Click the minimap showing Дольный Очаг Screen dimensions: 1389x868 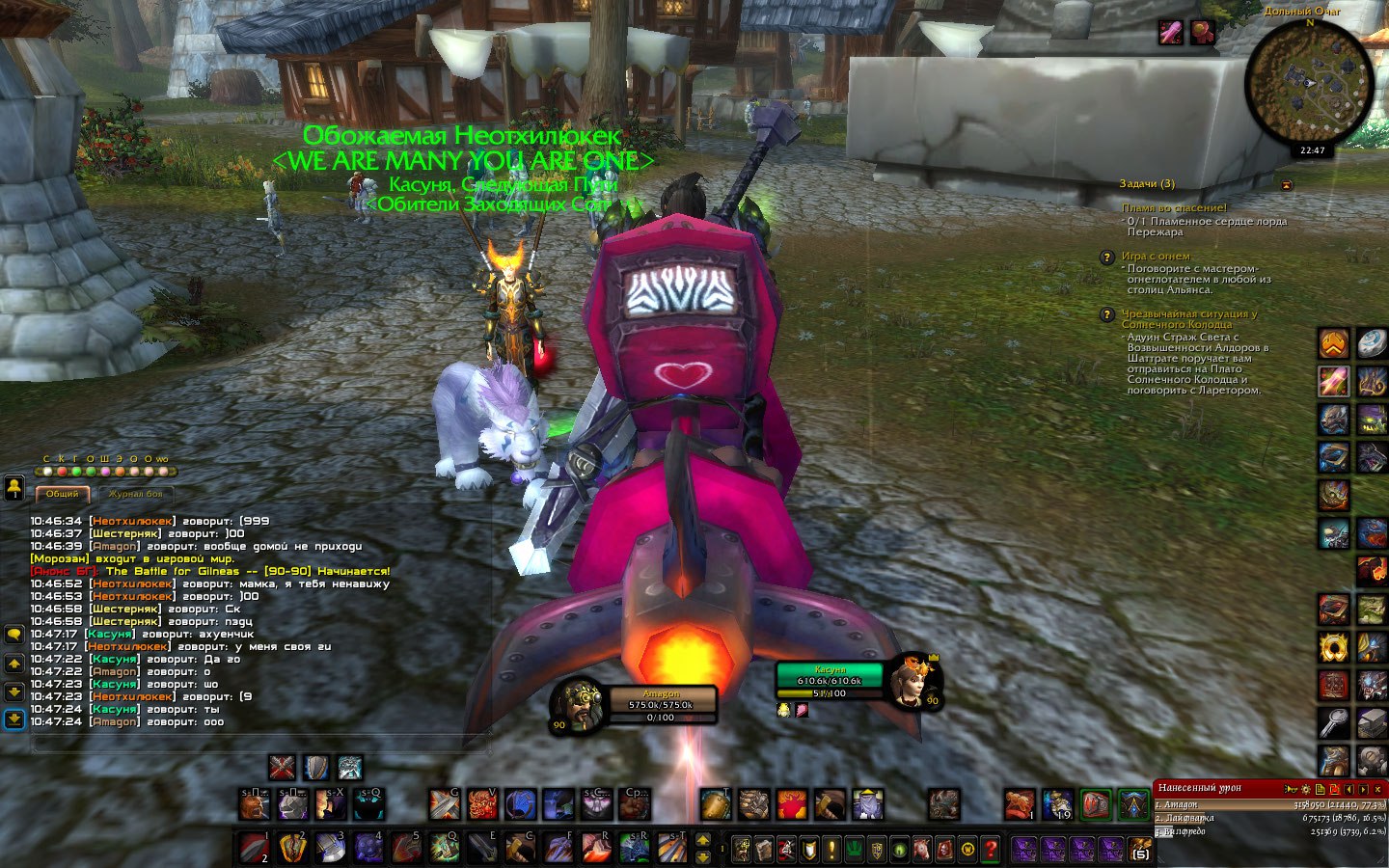point(1309,81)
